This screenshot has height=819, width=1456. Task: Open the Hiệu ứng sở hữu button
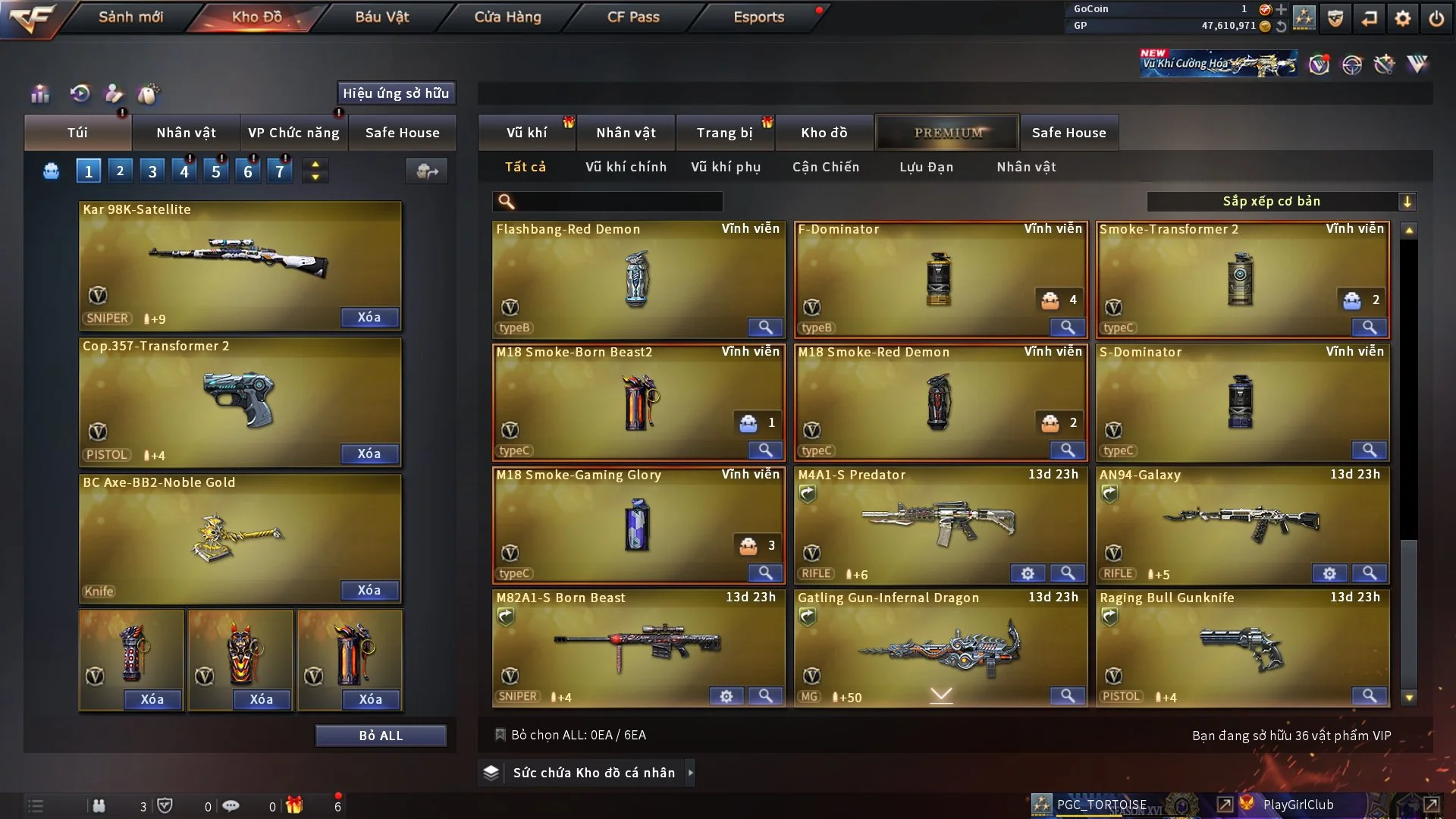click(396, 93)
